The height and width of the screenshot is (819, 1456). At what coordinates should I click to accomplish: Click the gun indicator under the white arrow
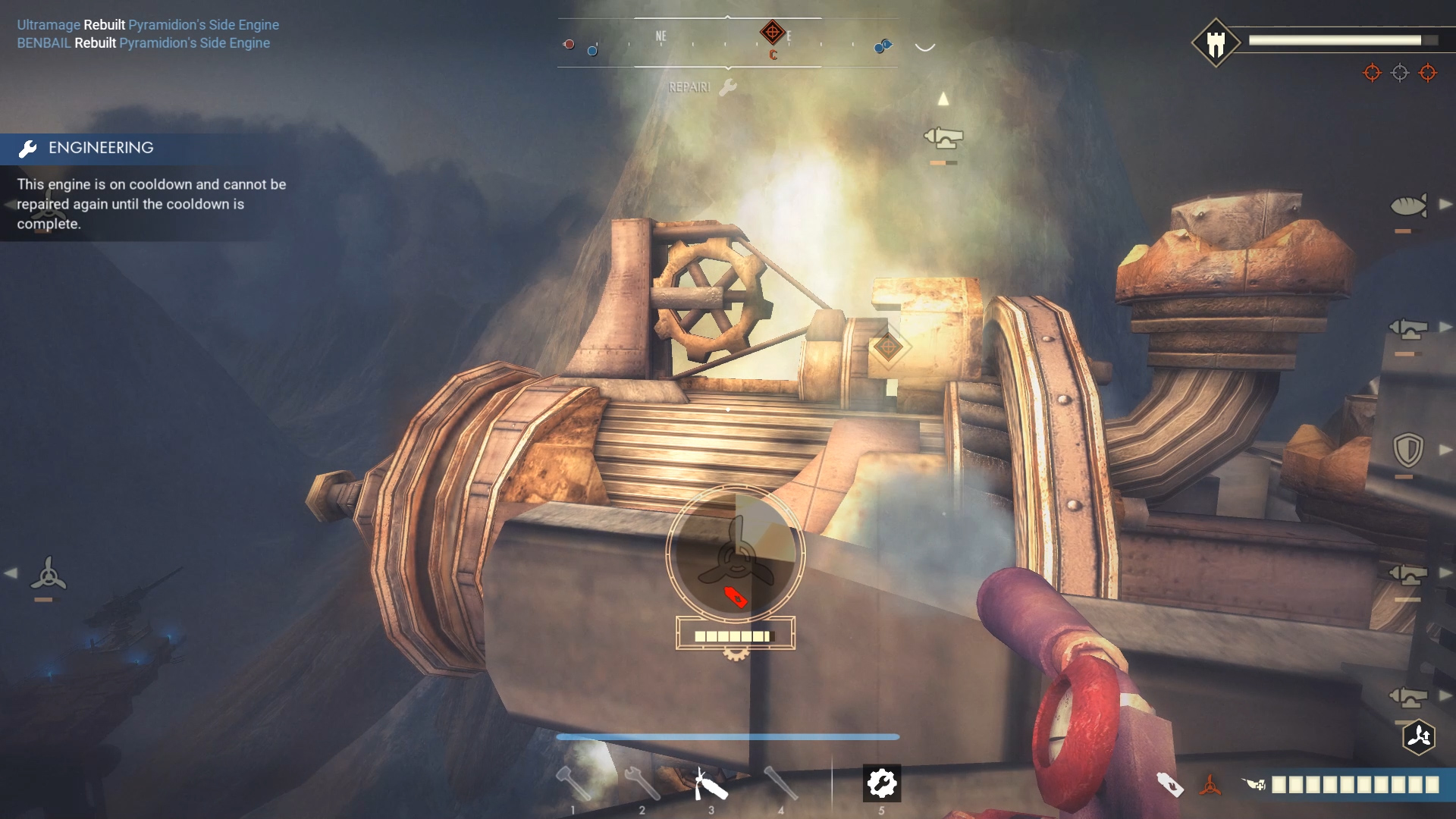click(943, 138)
